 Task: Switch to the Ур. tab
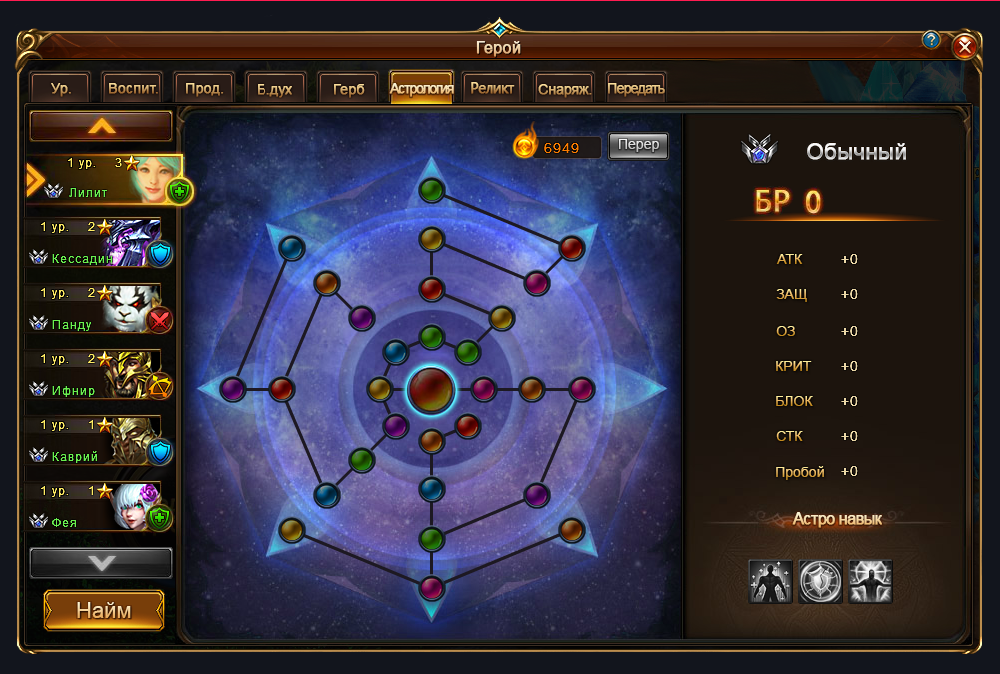click(x=61, y=88)
